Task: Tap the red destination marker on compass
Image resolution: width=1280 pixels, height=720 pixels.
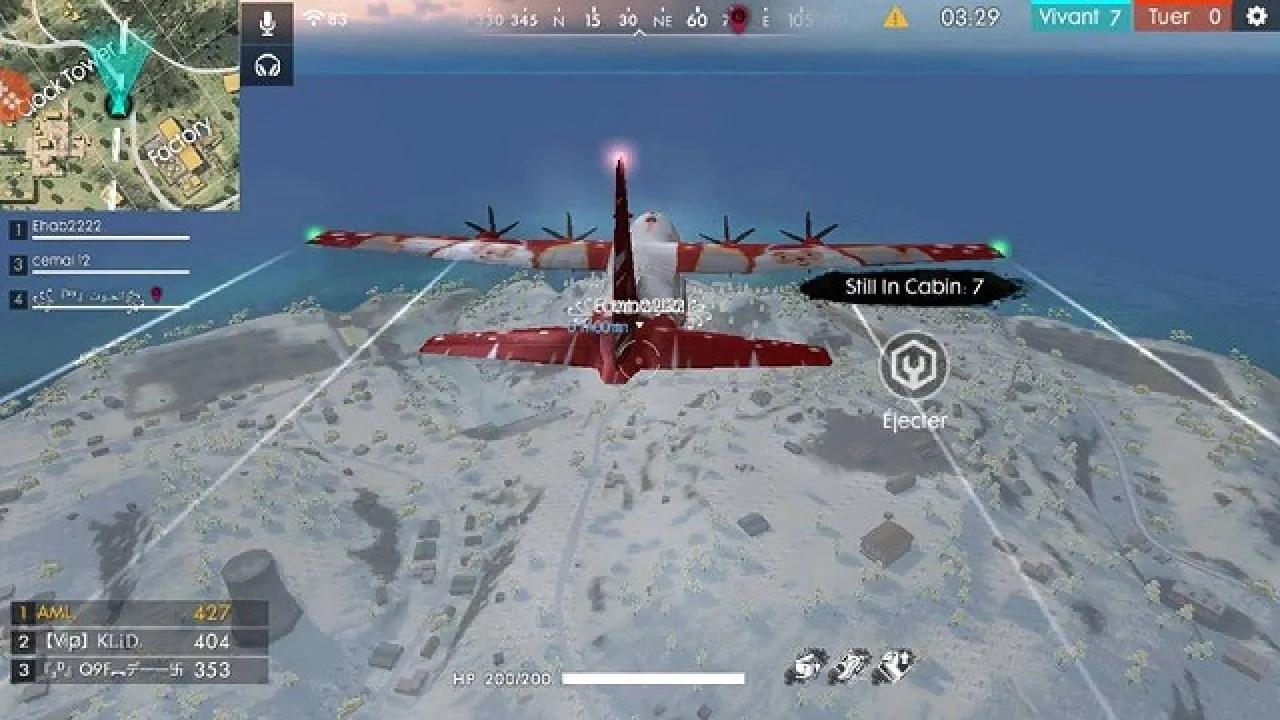Action: (736, 16)
